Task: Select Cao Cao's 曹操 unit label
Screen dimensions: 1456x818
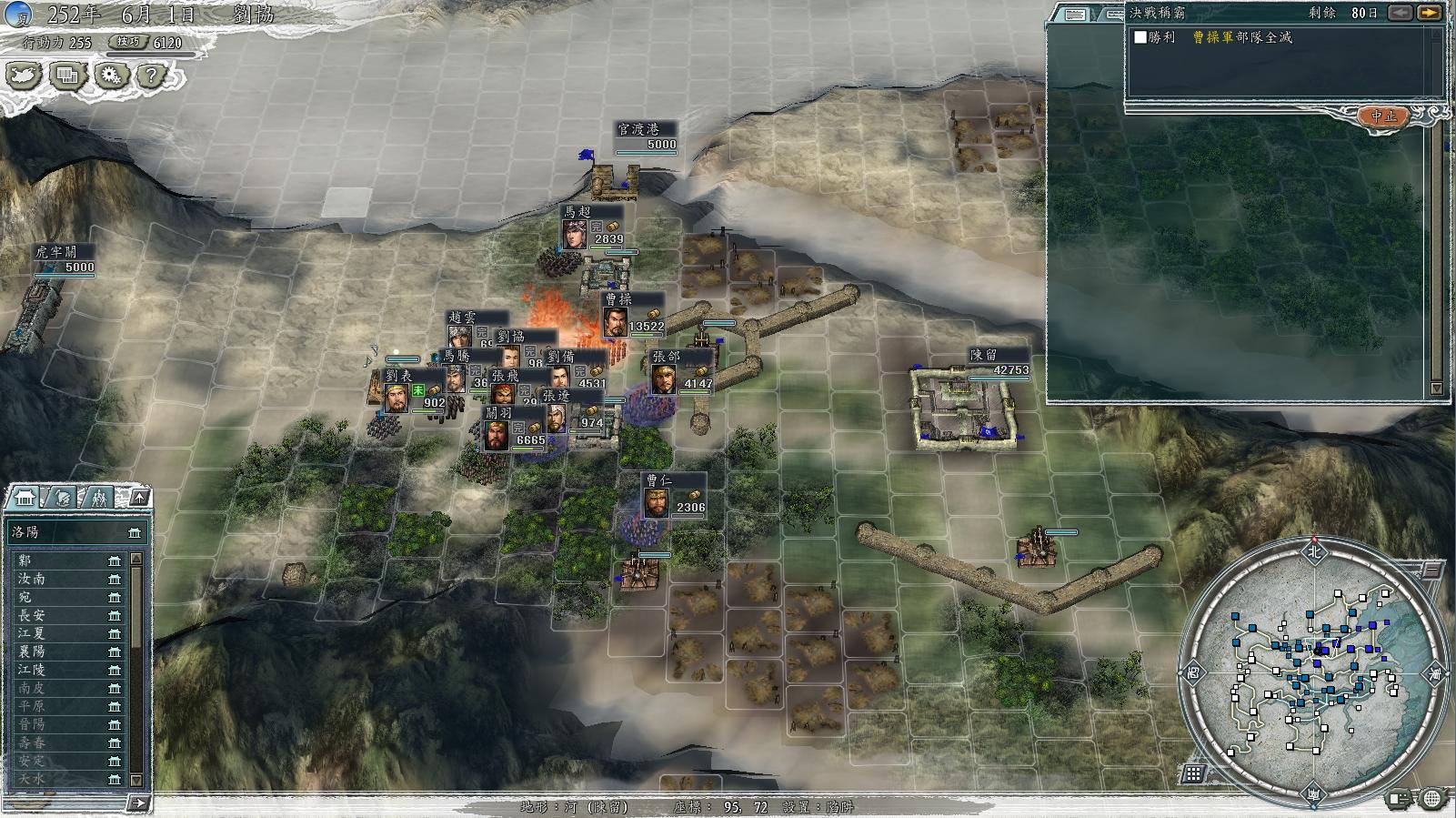Action: [618, 299]
